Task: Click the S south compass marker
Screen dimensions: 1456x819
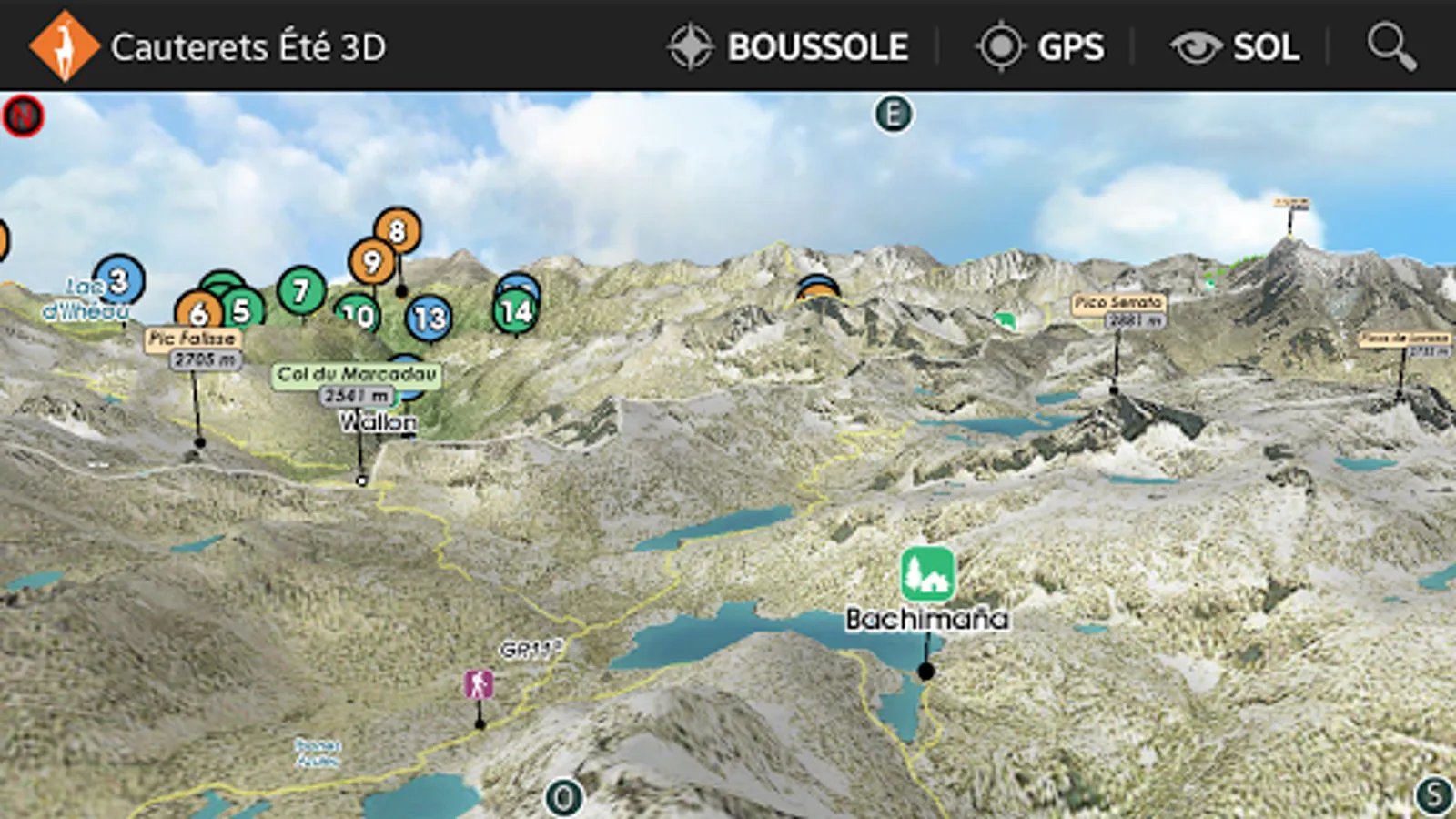Action: pyautogui.click(x=1434, y=794)
